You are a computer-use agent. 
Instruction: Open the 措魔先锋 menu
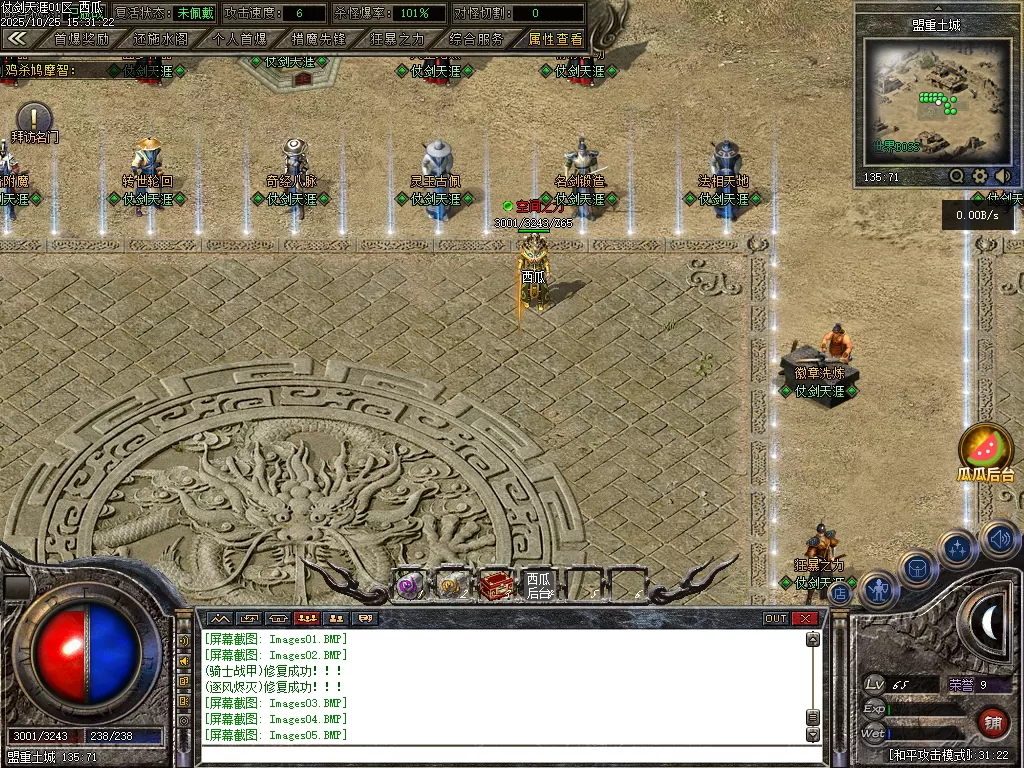click(318, 40)
